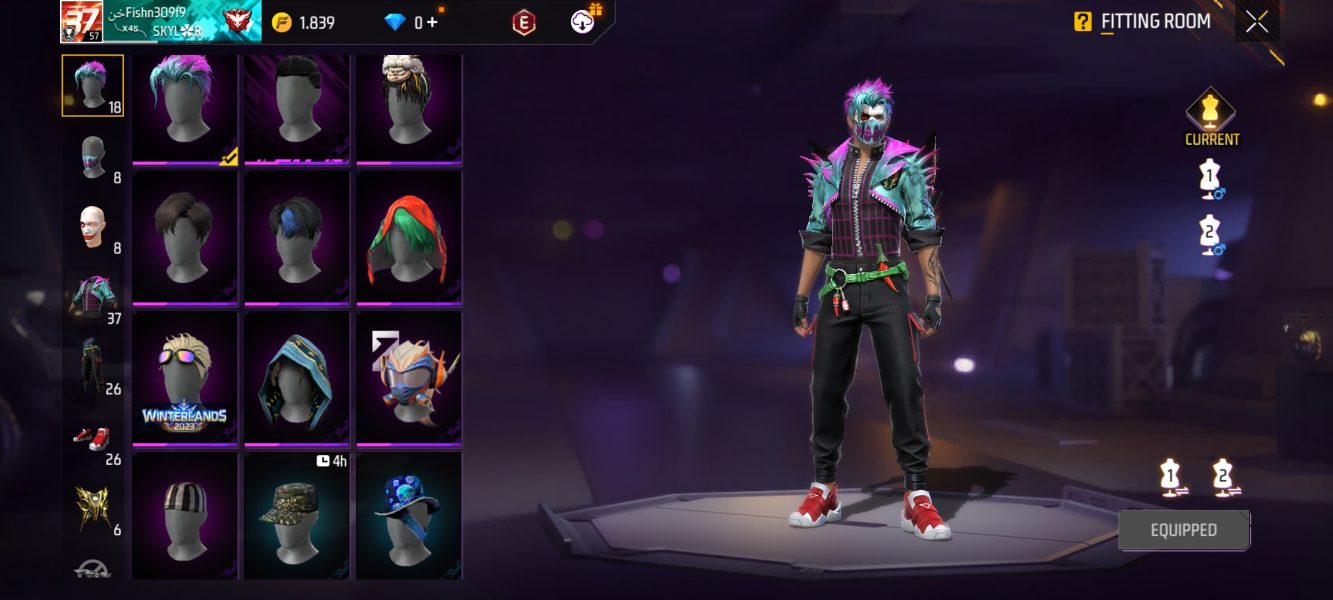Image resolution: width=1333 pixels, height=600 pixels.
Task: Select the teal hooded head item
Action: pyautogui.click(x=297, y=377)
